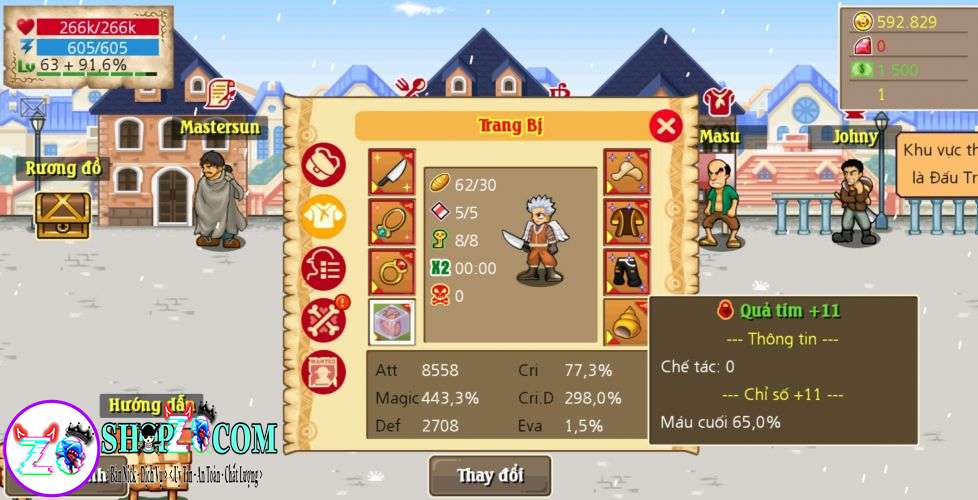
Task: Select the necklace equipment slot
Action: pos(391,222)
